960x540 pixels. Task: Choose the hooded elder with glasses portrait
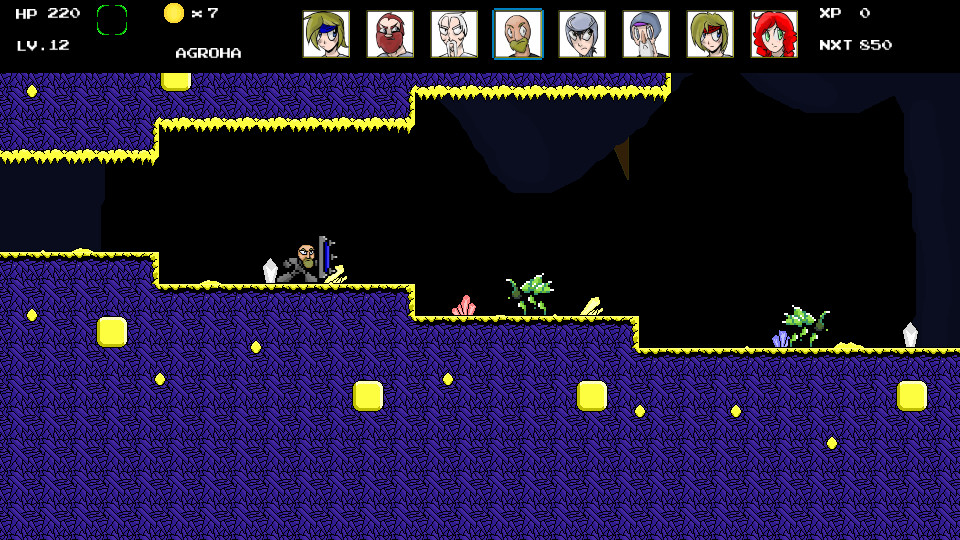(646, 35)
